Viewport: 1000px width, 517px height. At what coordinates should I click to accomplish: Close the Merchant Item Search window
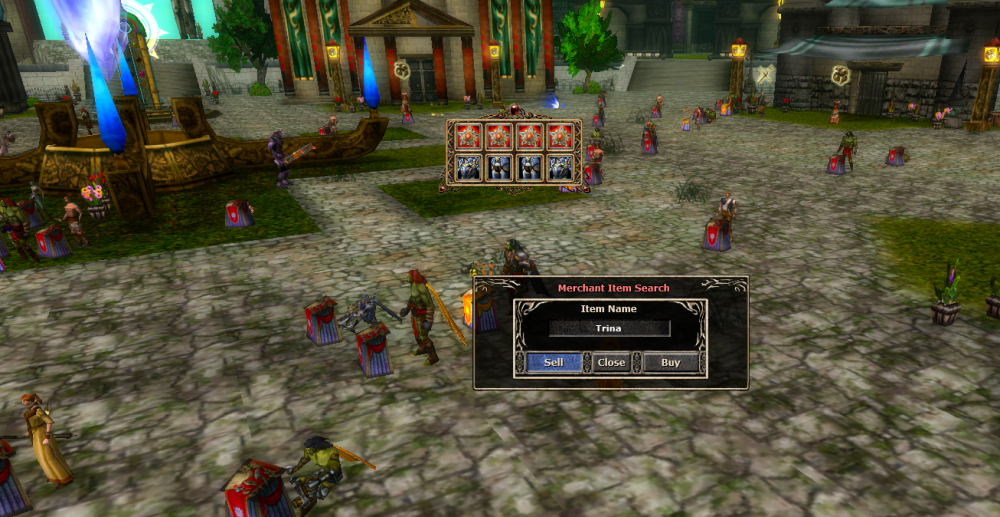tap(610, 362)
